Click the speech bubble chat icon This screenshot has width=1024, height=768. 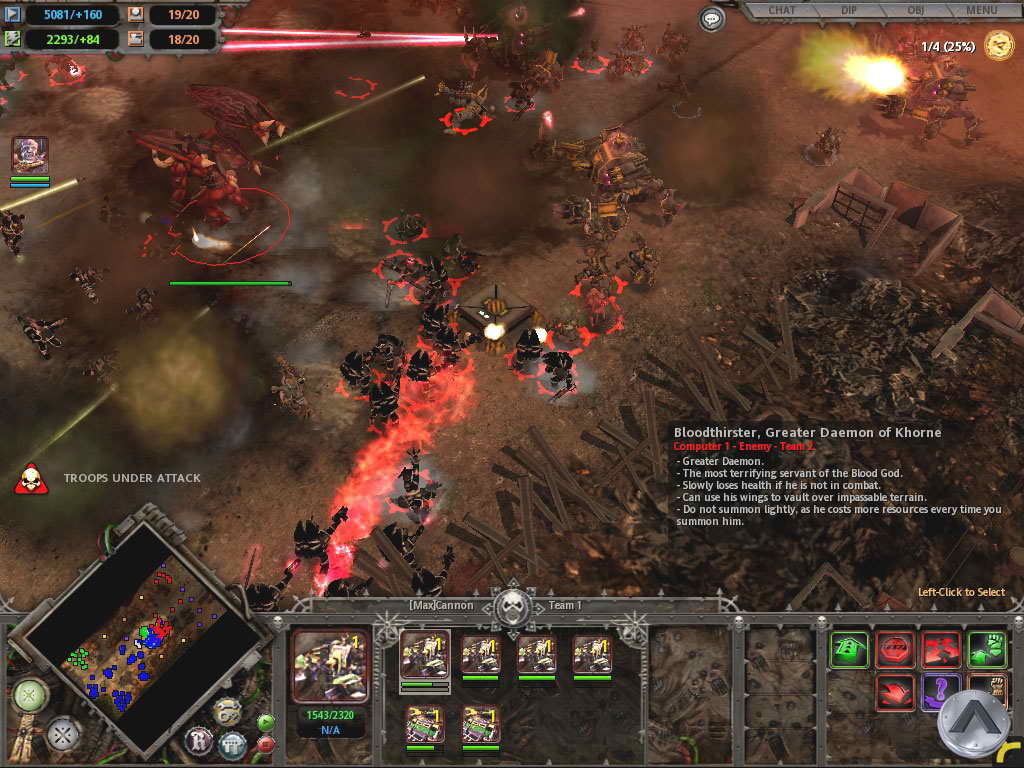712,18
